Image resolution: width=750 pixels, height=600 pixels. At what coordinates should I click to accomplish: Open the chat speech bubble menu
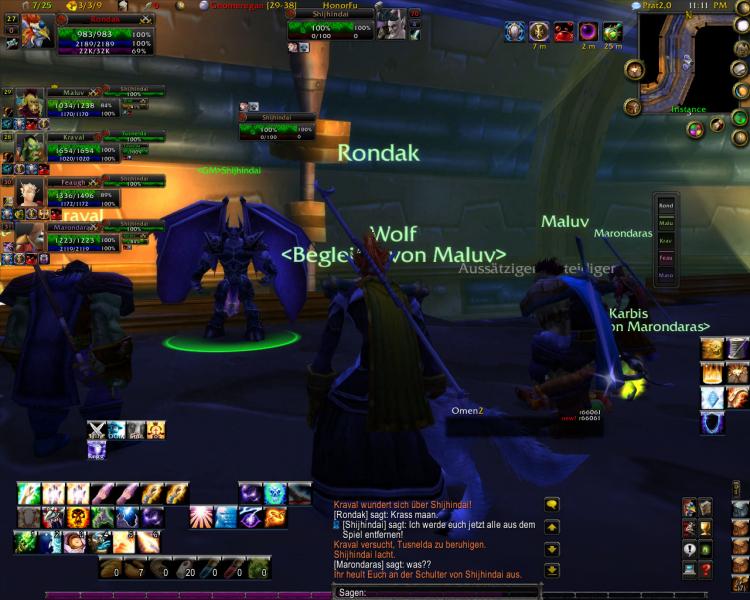pos(551,505)
